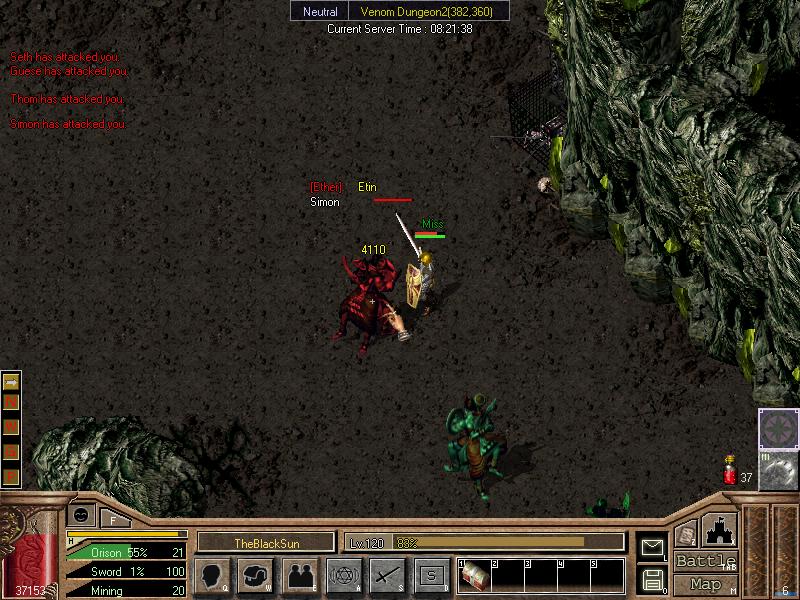This screenshot has height=600, width=800.
Task: Activate the gray claw slash skill icon
Action: point(778,470)
